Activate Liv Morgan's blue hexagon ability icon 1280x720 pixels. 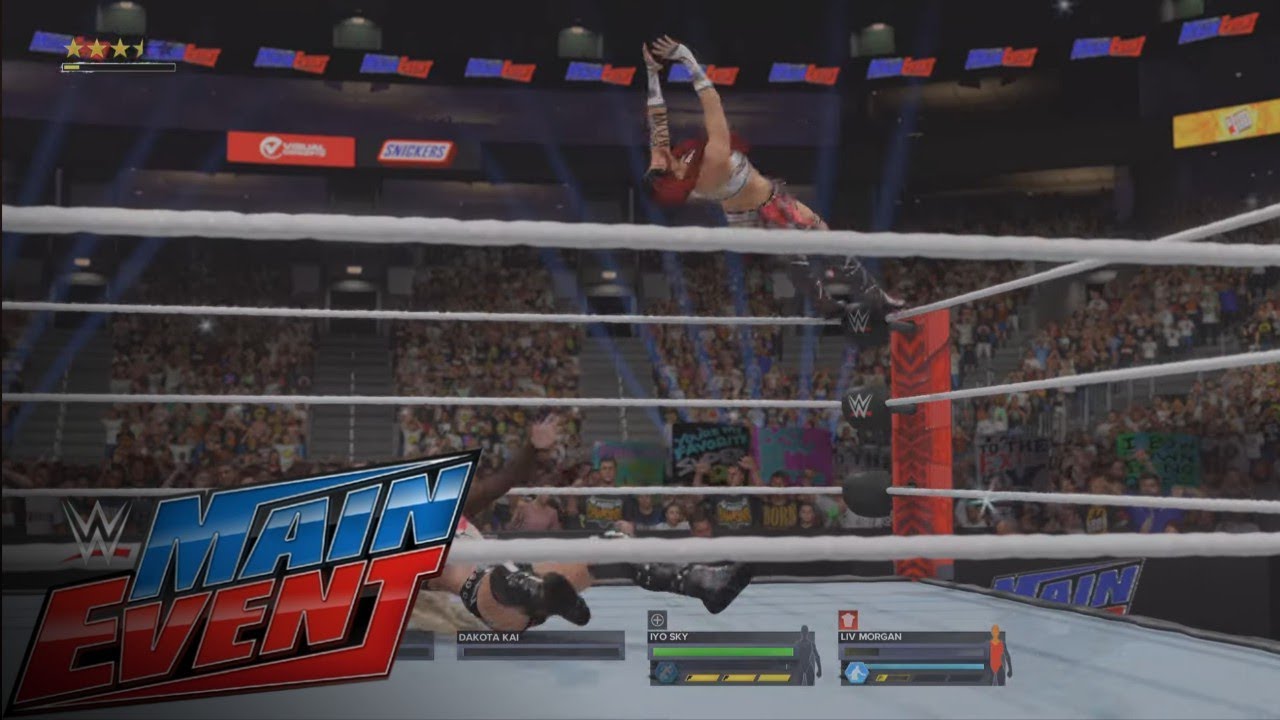click(856, 673)
